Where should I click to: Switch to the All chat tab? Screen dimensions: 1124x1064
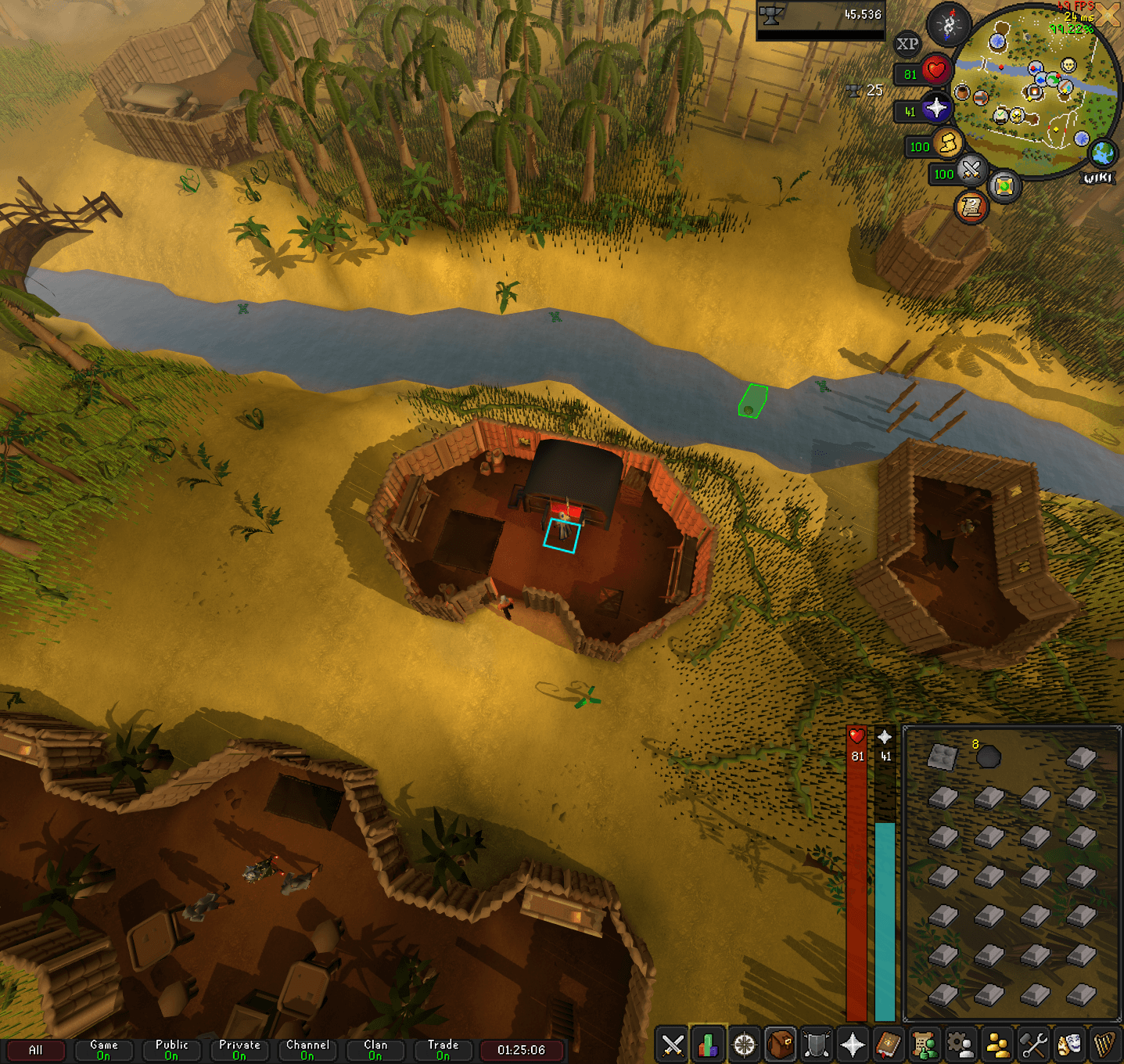pyautogui.click(x=37, y=1049)
